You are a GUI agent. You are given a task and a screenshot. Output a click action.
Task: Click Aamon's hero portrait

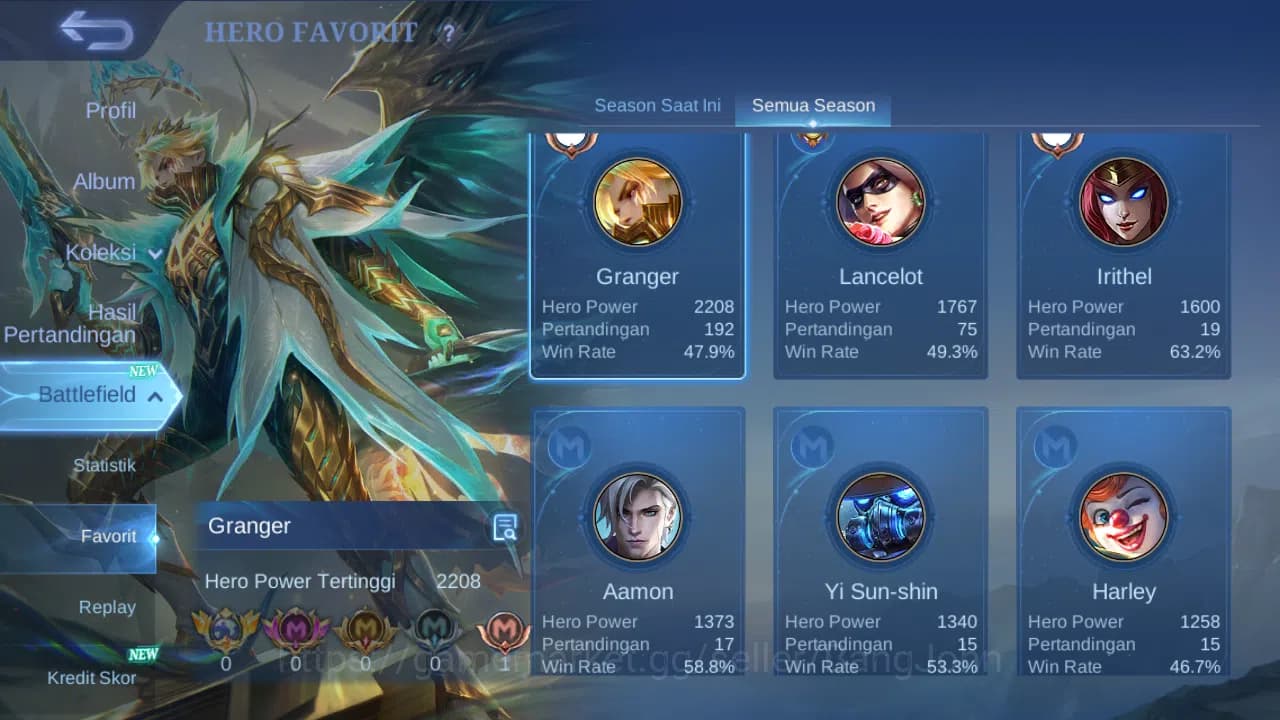[x=638, y=517]
